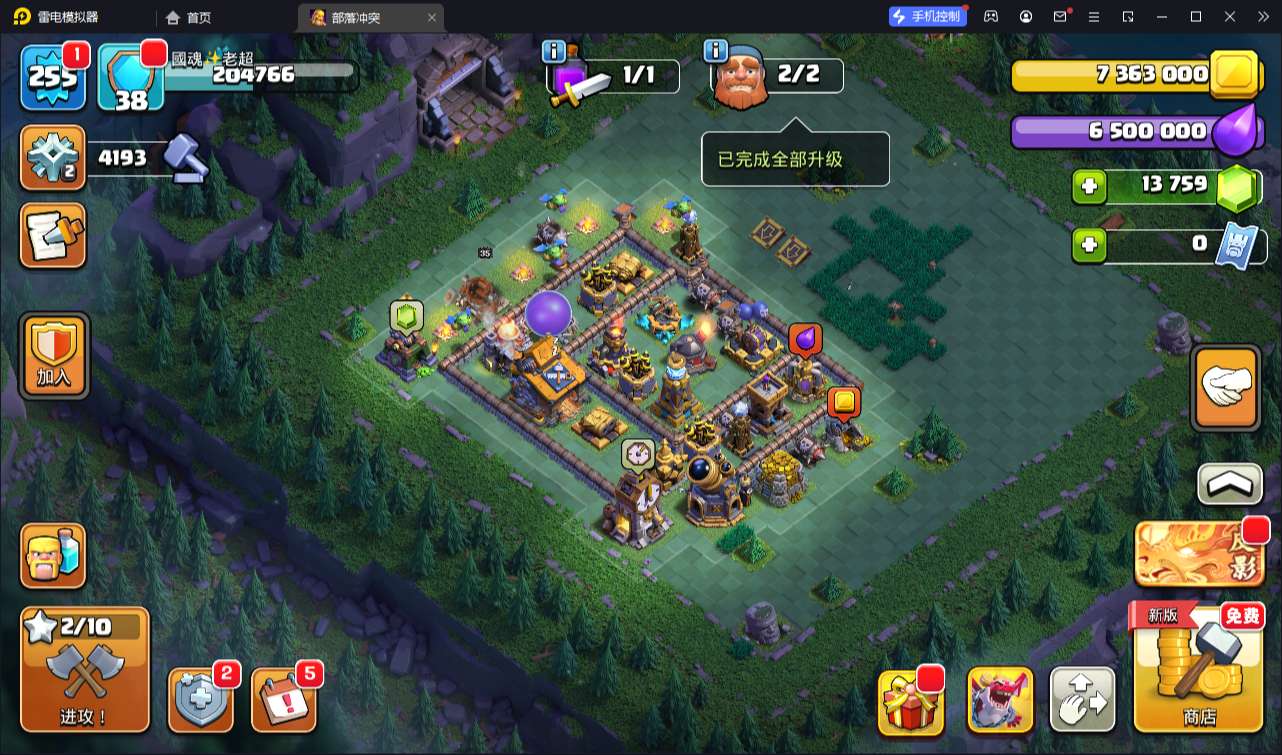Toggle the layout edit hand-arrows button

(1082, 699)
